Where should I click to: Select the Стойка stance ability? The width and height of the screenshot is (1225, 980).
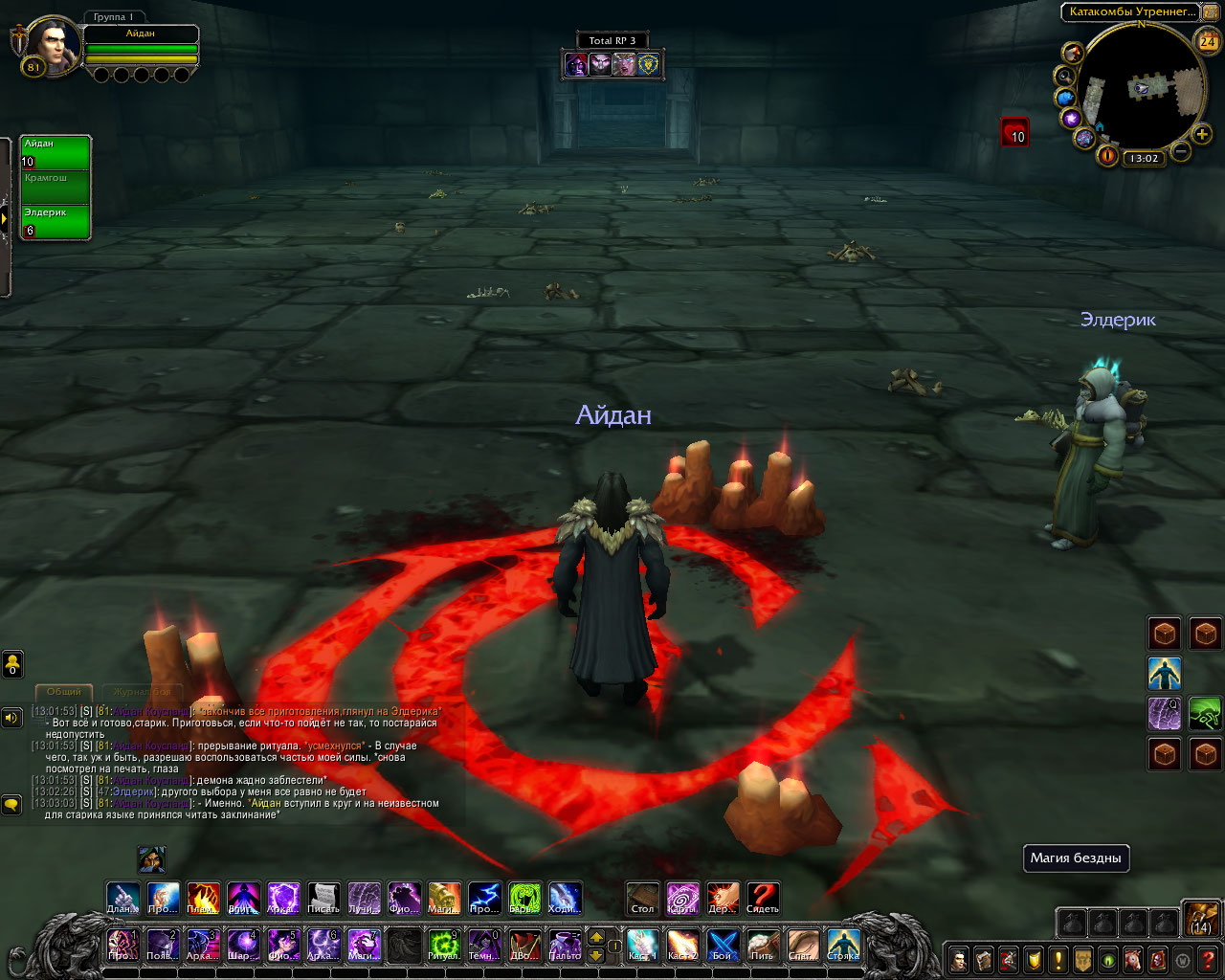(x=843, y=945)
